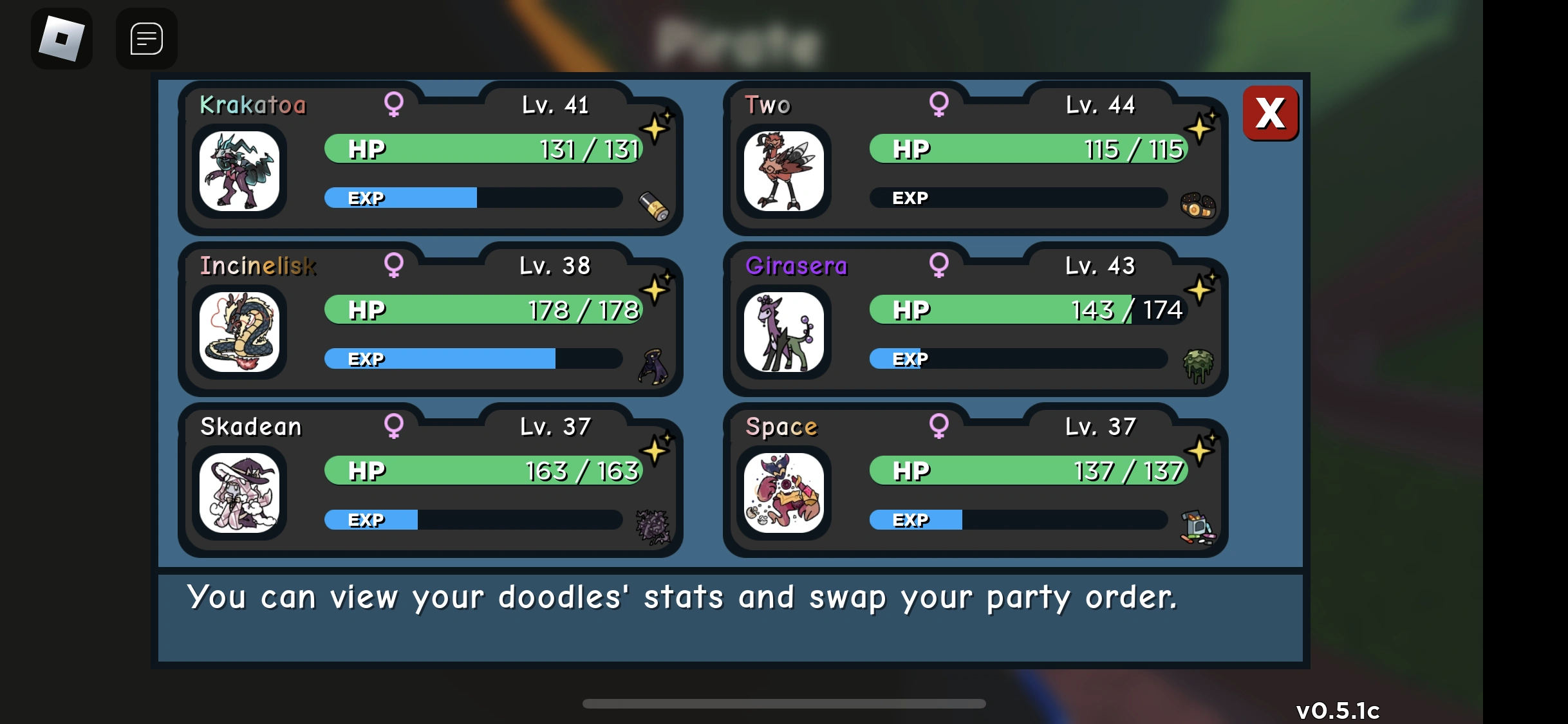Screen dimensions: 1568x724
Task: Open the chat icon in the top bar
Action: click(146, 38)
